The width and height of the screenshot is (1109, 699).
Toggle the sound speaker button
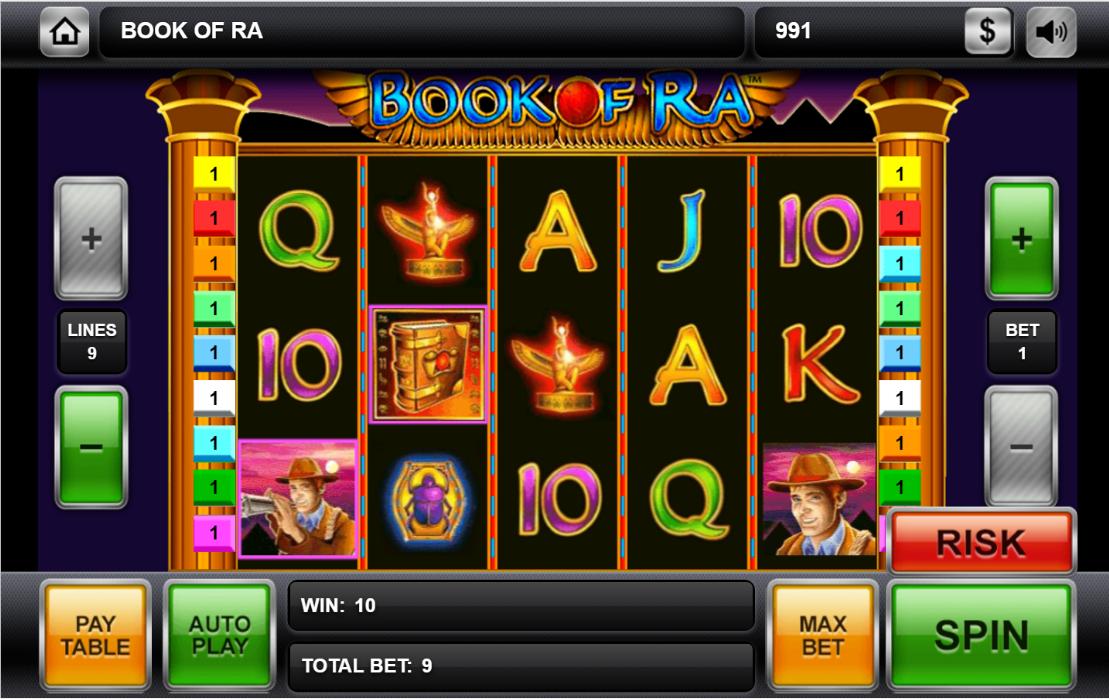pos(1051,32)
